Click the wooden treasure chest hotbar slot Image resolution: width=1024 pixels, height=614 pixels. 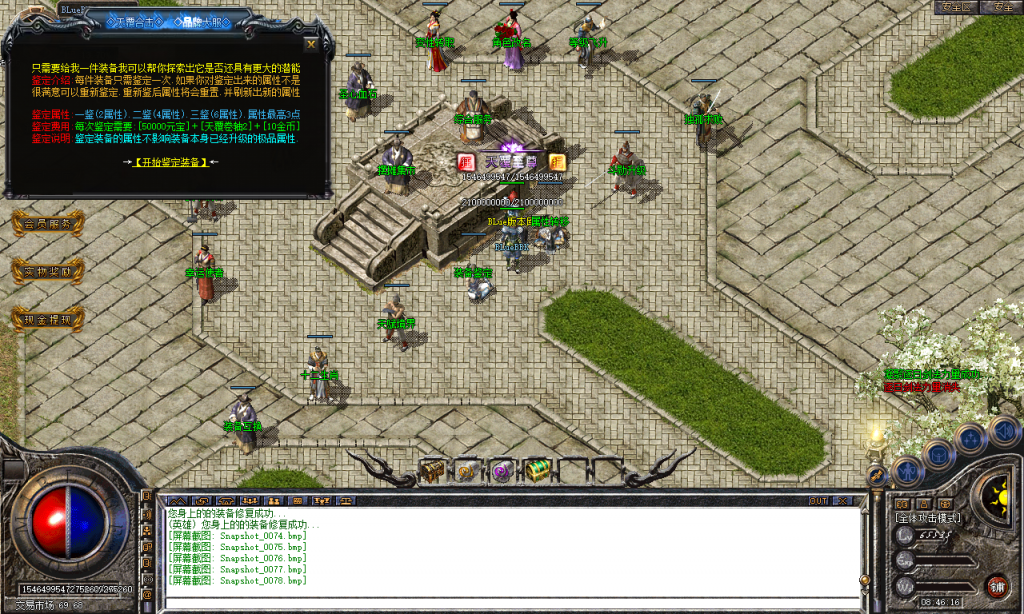tap(432, 469)
